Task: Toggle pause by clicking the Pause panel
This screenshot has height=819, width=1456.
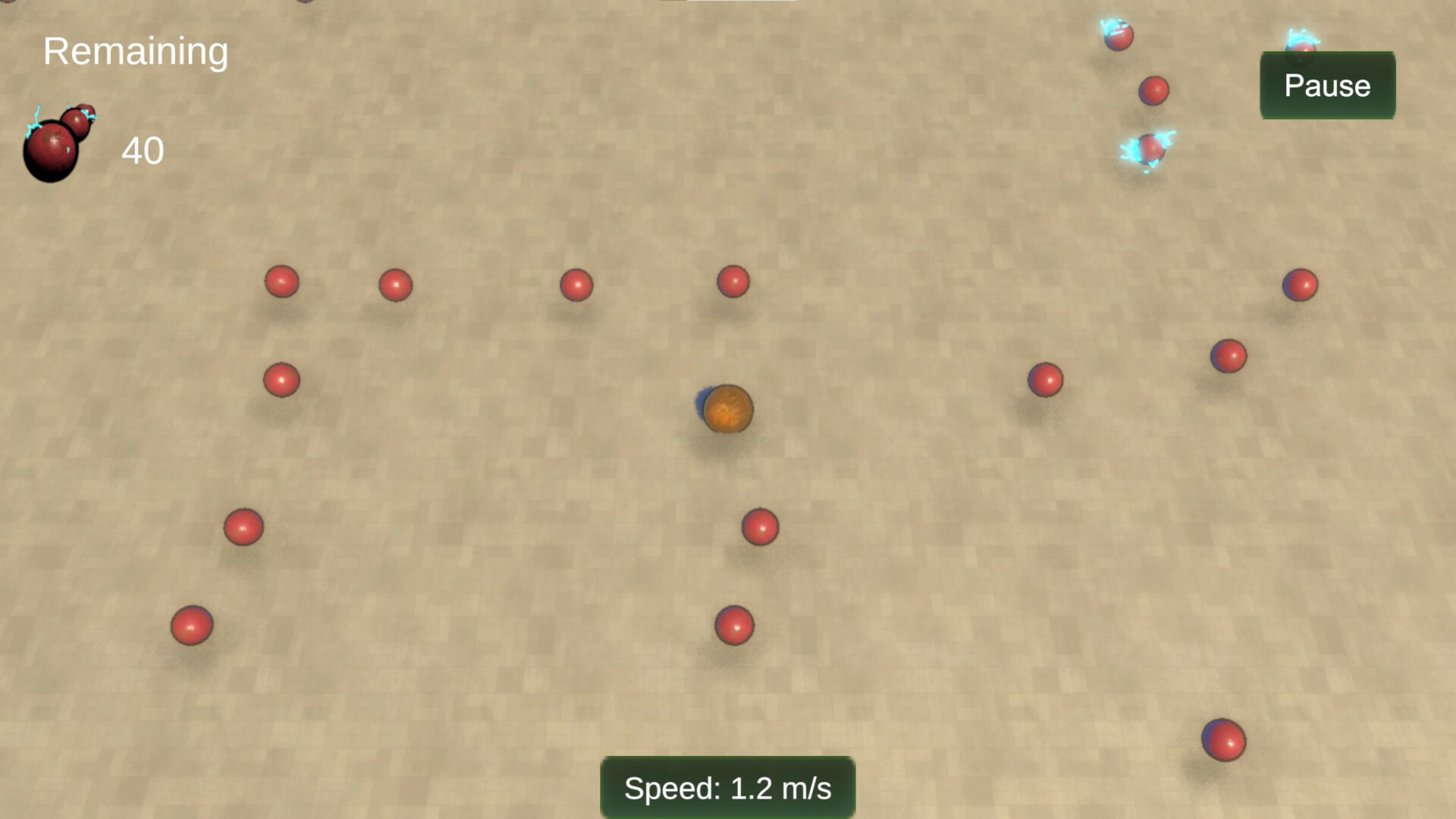Action: click(x=1327, y=86)
